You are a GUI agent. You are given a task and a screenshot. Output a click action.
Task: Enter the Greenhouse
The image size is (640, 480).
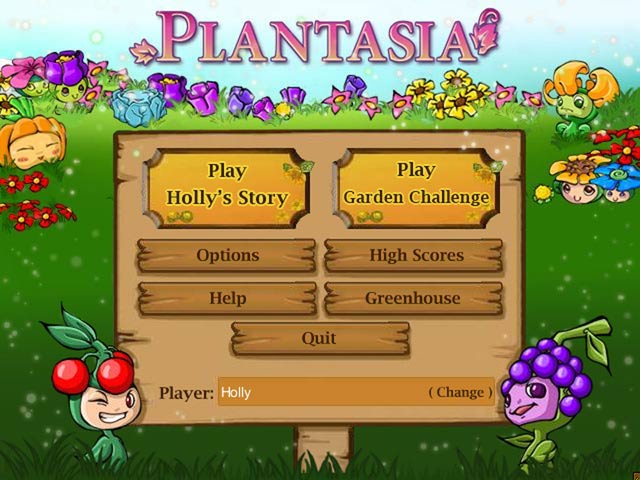[x=412, y=298]
